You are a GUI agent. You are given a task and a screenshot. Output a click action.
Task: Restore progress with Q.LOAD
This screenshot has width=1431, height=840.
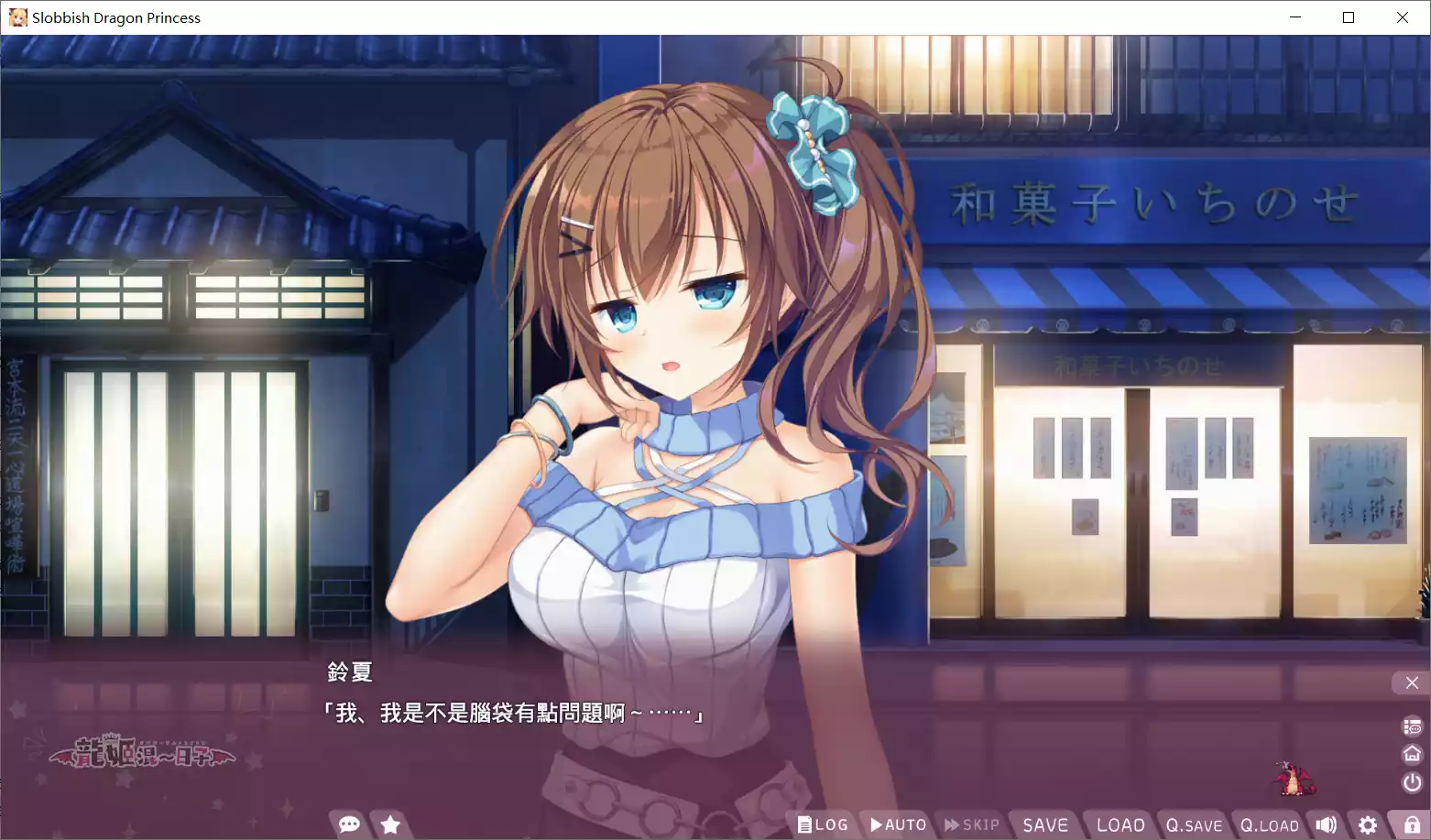(x=1269, y=824)
